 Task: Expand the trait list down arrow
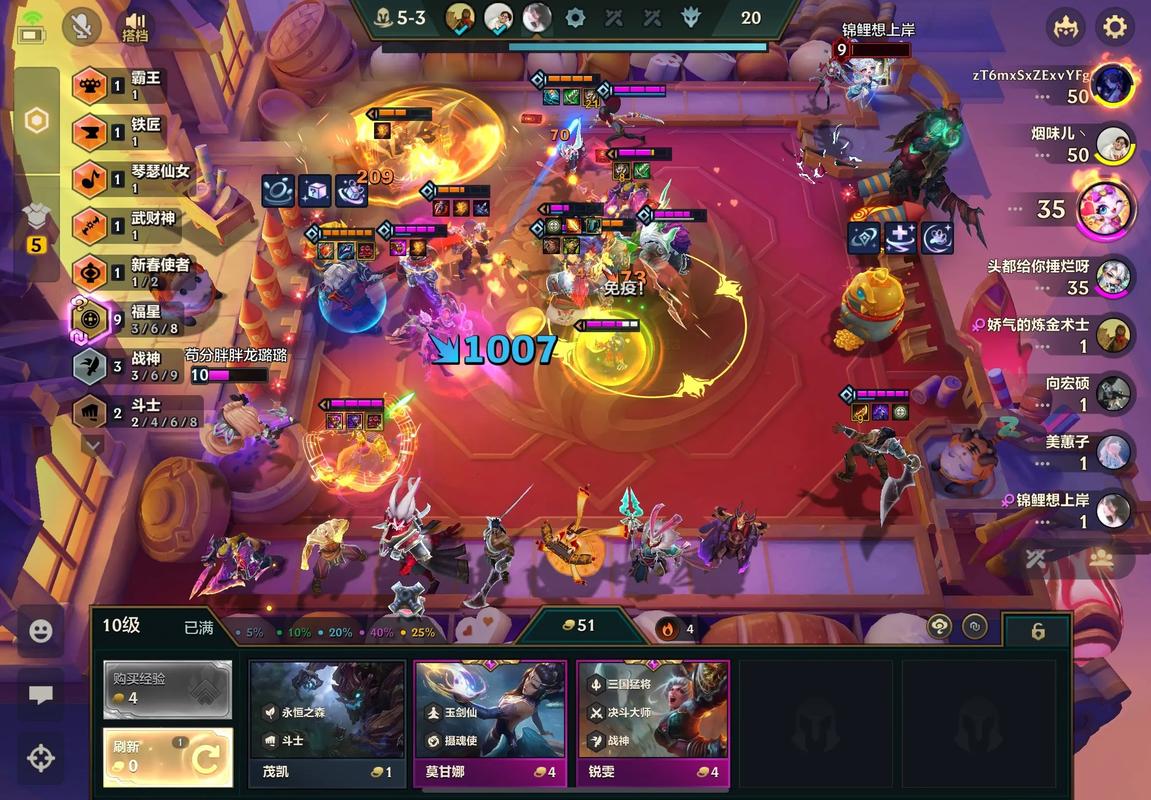point(92,443)
